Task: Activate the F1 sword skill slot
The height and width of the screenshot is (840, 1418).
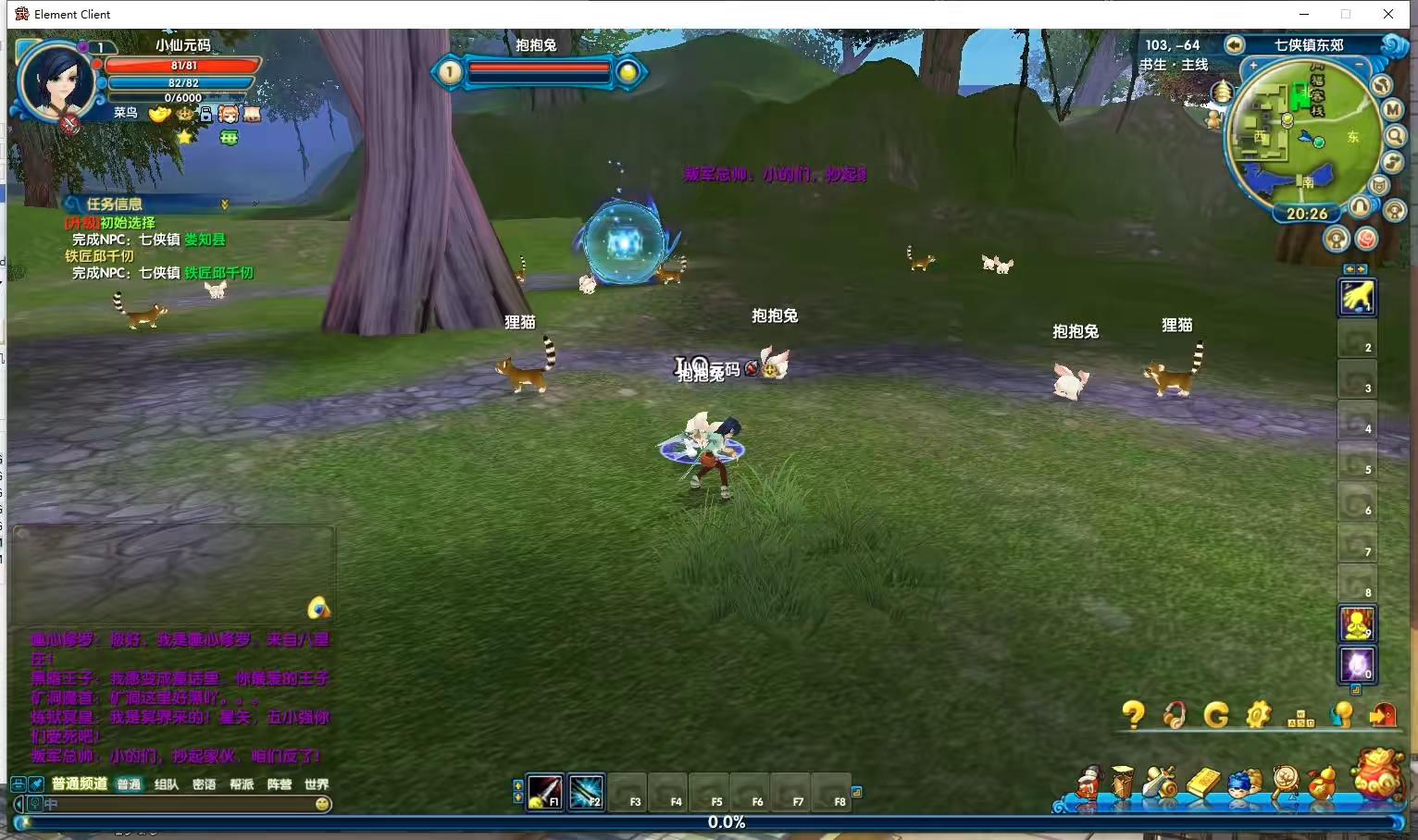Action: click(x=545, y=793)
